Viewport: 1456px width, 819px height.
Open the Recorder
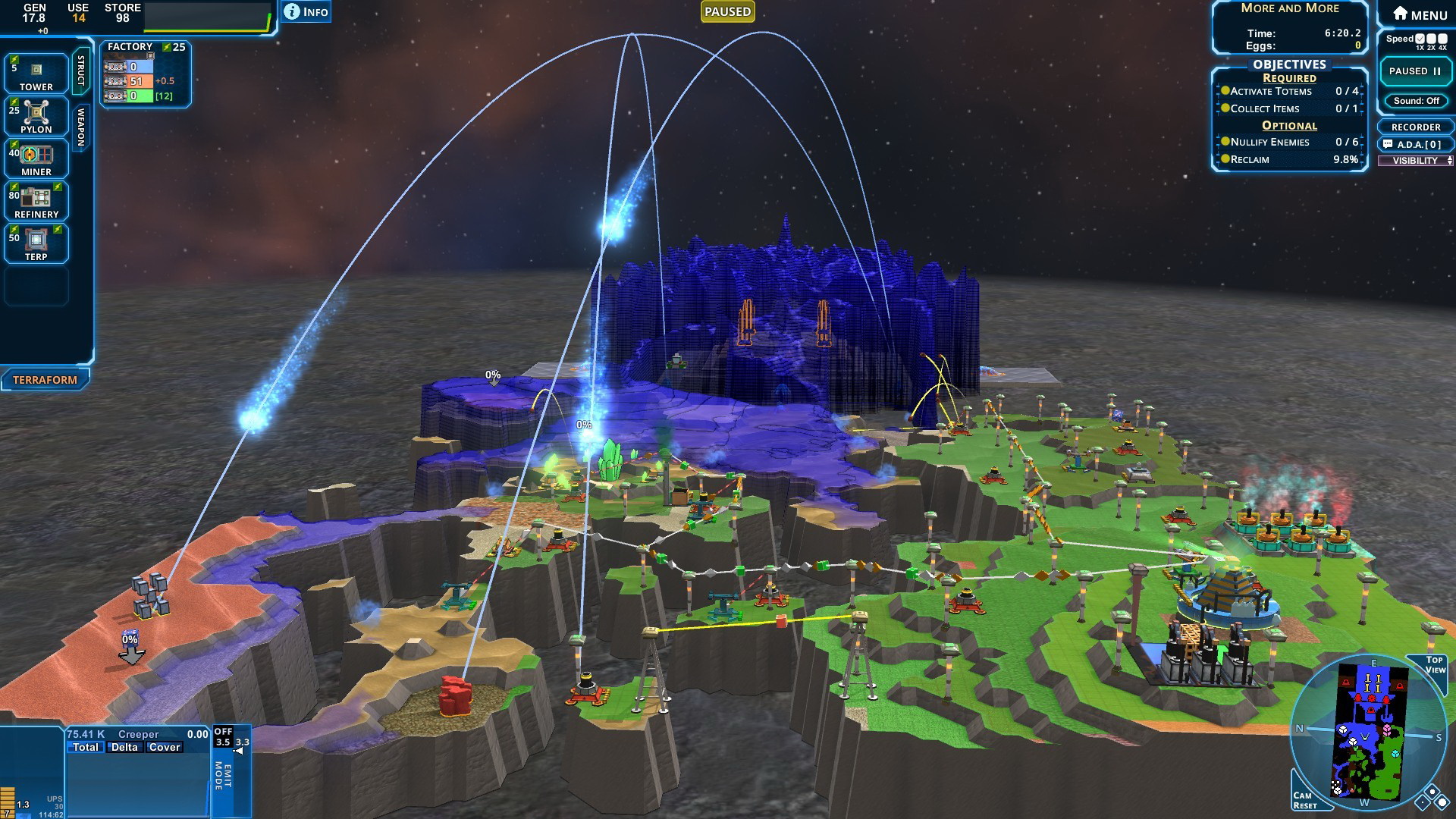click(1415, 127)
